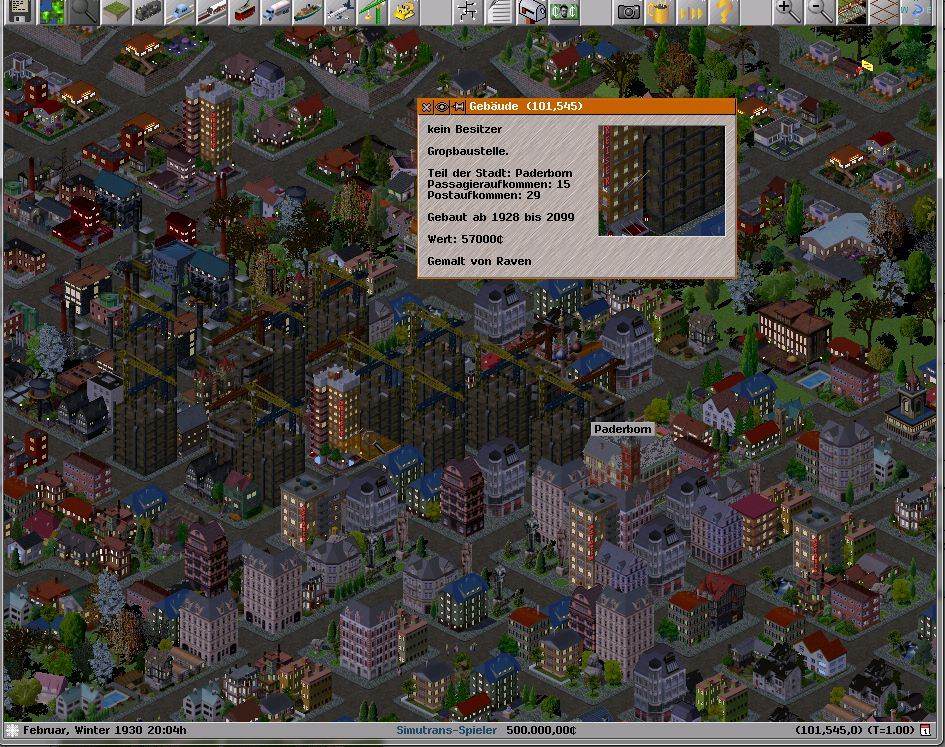The height and width of the screenshot is (747, 945).
Task: Open the airplane airport tools
Action: click(340, 11)
